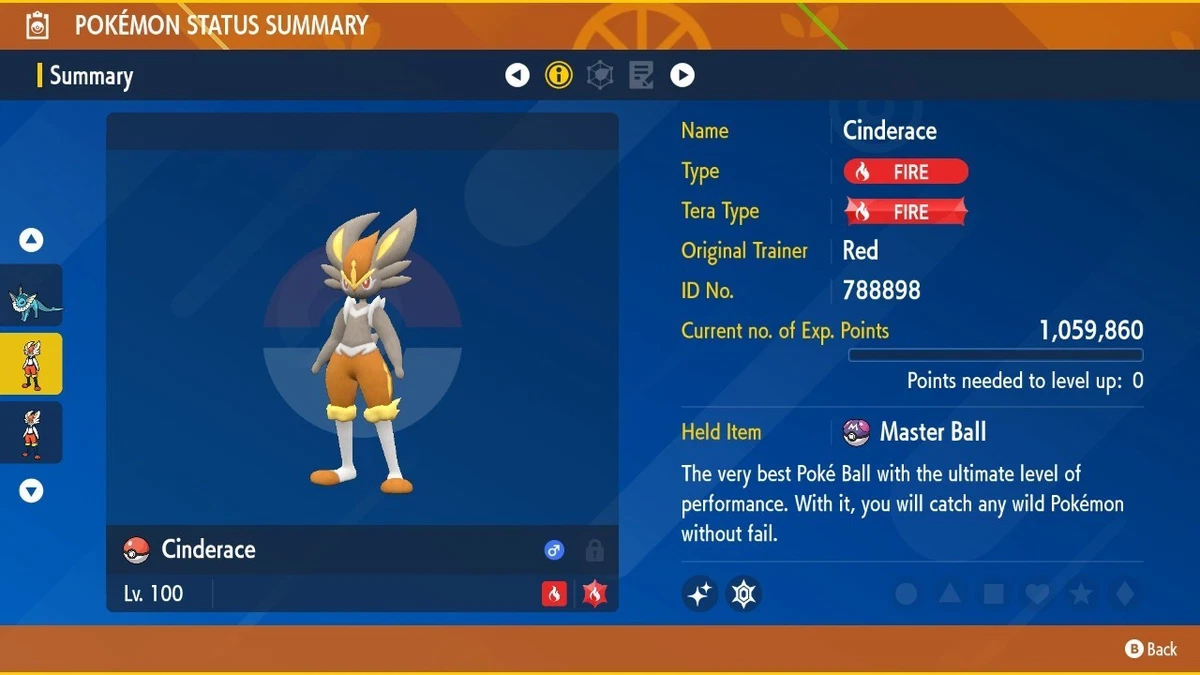Click the shiny sparkle icon
Image resolution: width=1200 pixels, height=675 pixels.
[700, 594]
